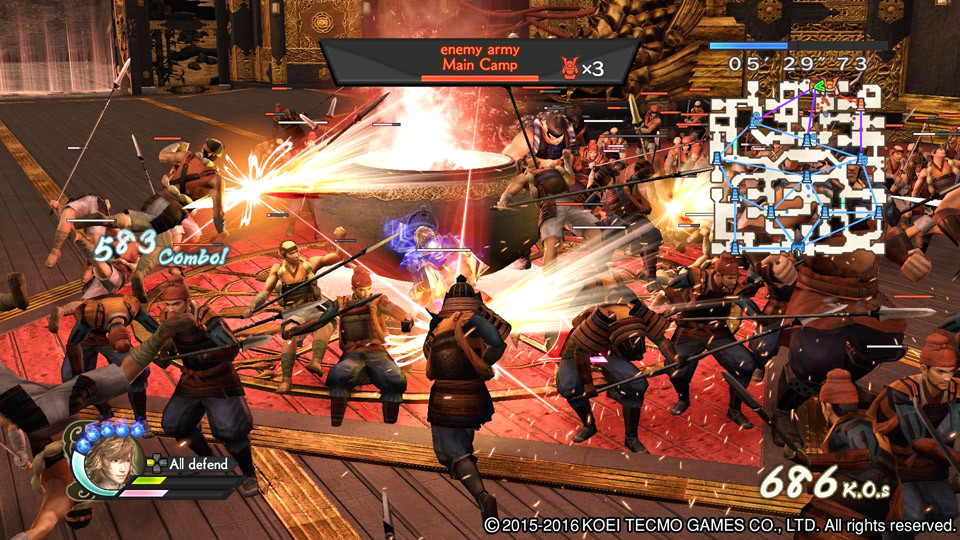Select the red enemy officer helmet icon
Viewport: 960px width, 540px height.
coord(570,68)
